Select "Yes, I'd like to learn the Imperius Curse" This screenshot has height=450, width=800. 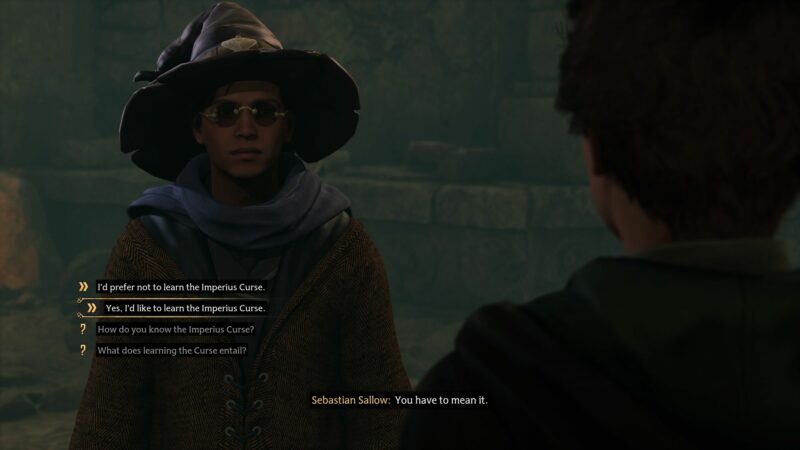coord(187,308)
